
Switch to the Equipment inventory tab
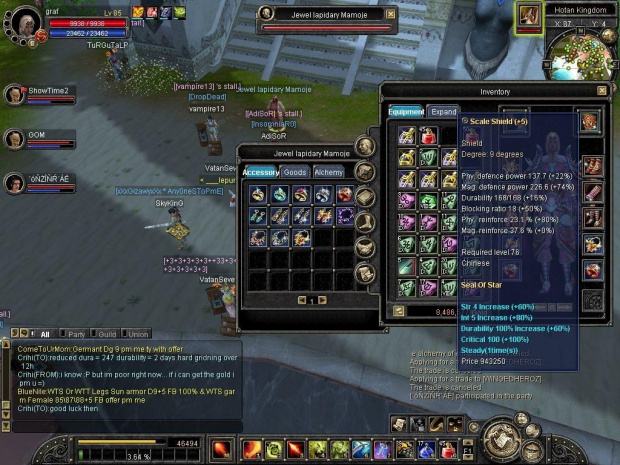tap(406, 112)
